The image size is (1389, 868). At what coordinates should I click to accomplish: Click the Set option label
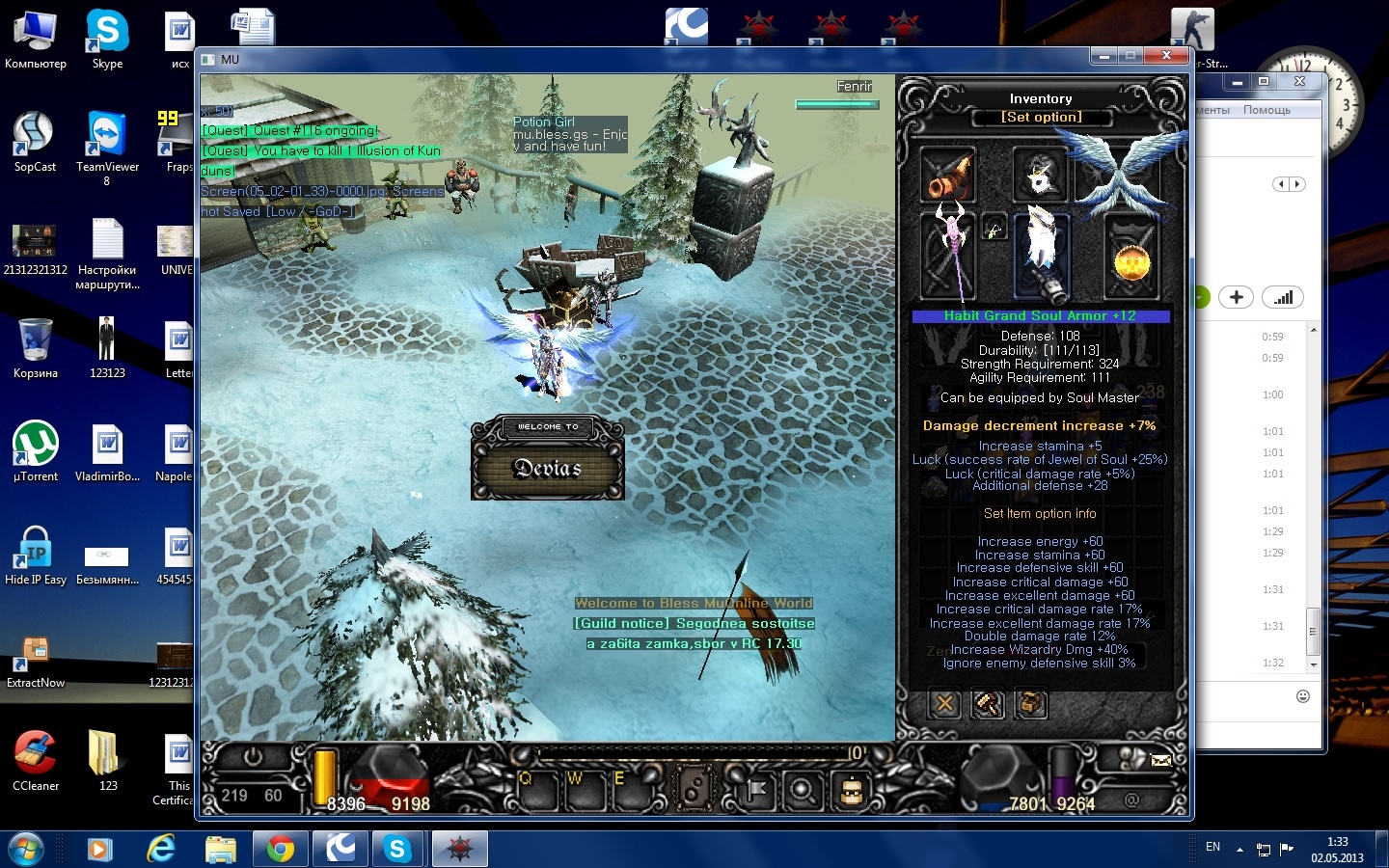(1041, 117)
